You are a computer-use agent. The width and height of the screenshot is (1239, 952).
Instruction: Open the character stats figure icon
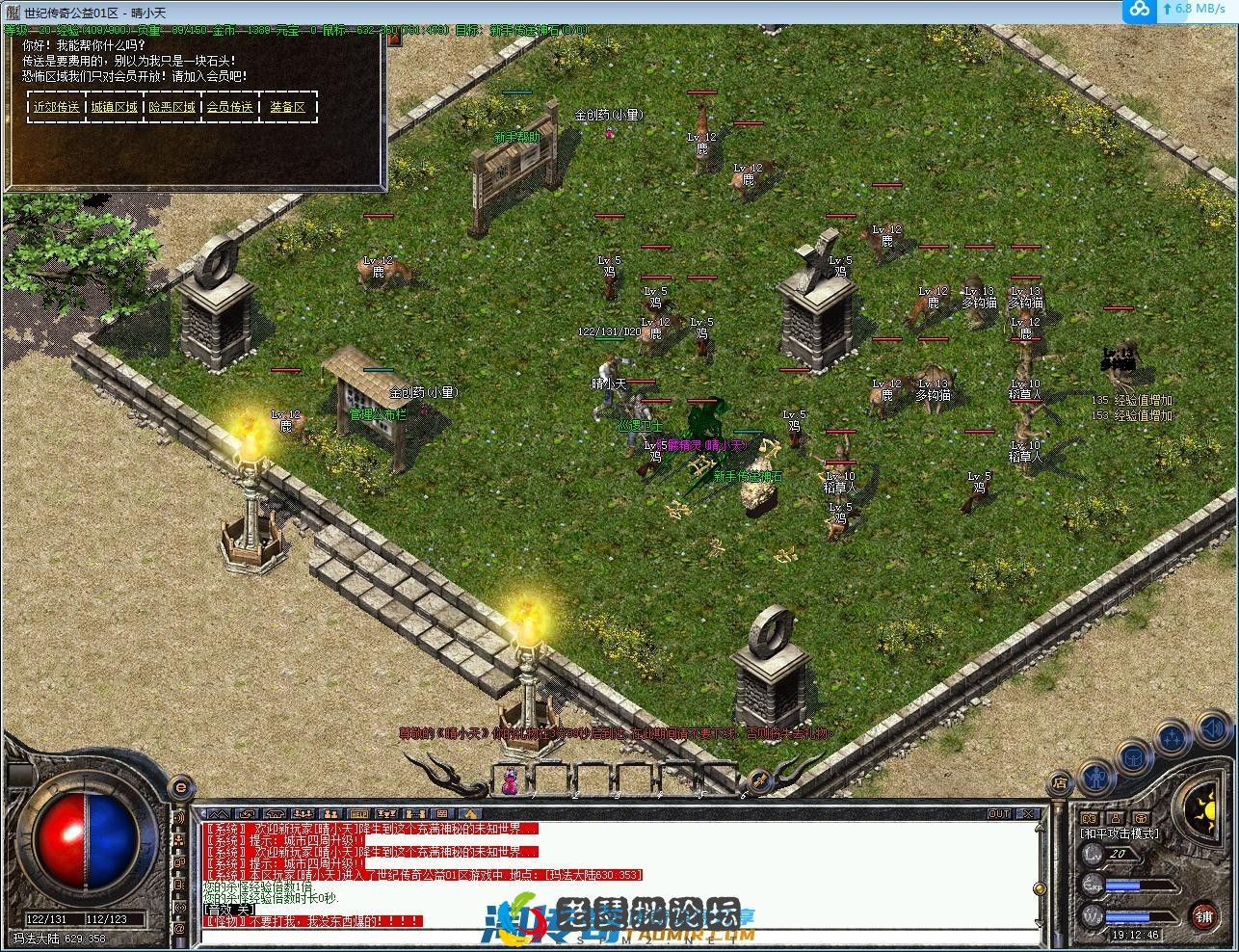point(1095,779)
